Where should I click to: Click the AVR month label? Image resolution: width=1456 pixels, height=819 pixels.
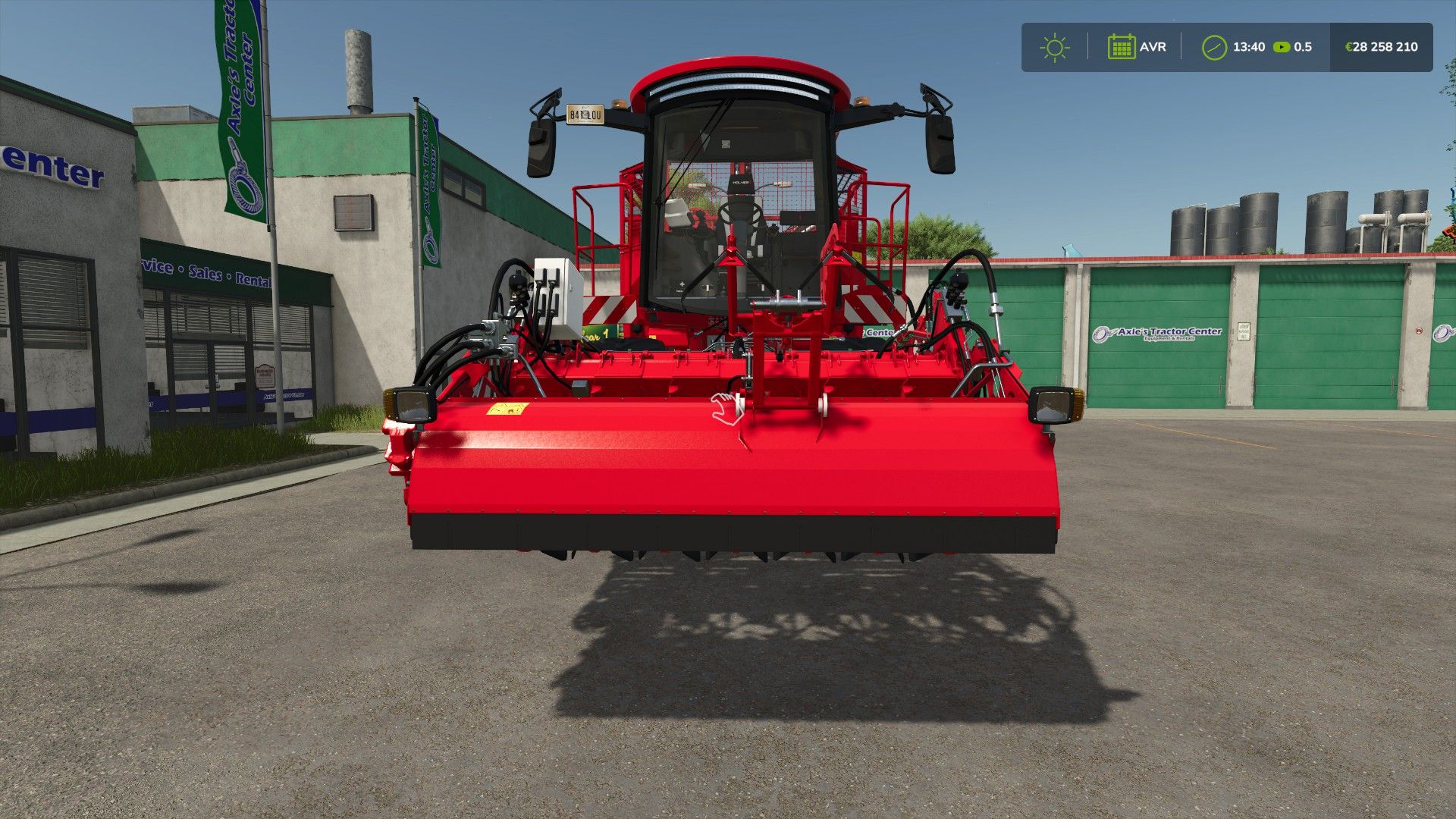click(1153, 47)
